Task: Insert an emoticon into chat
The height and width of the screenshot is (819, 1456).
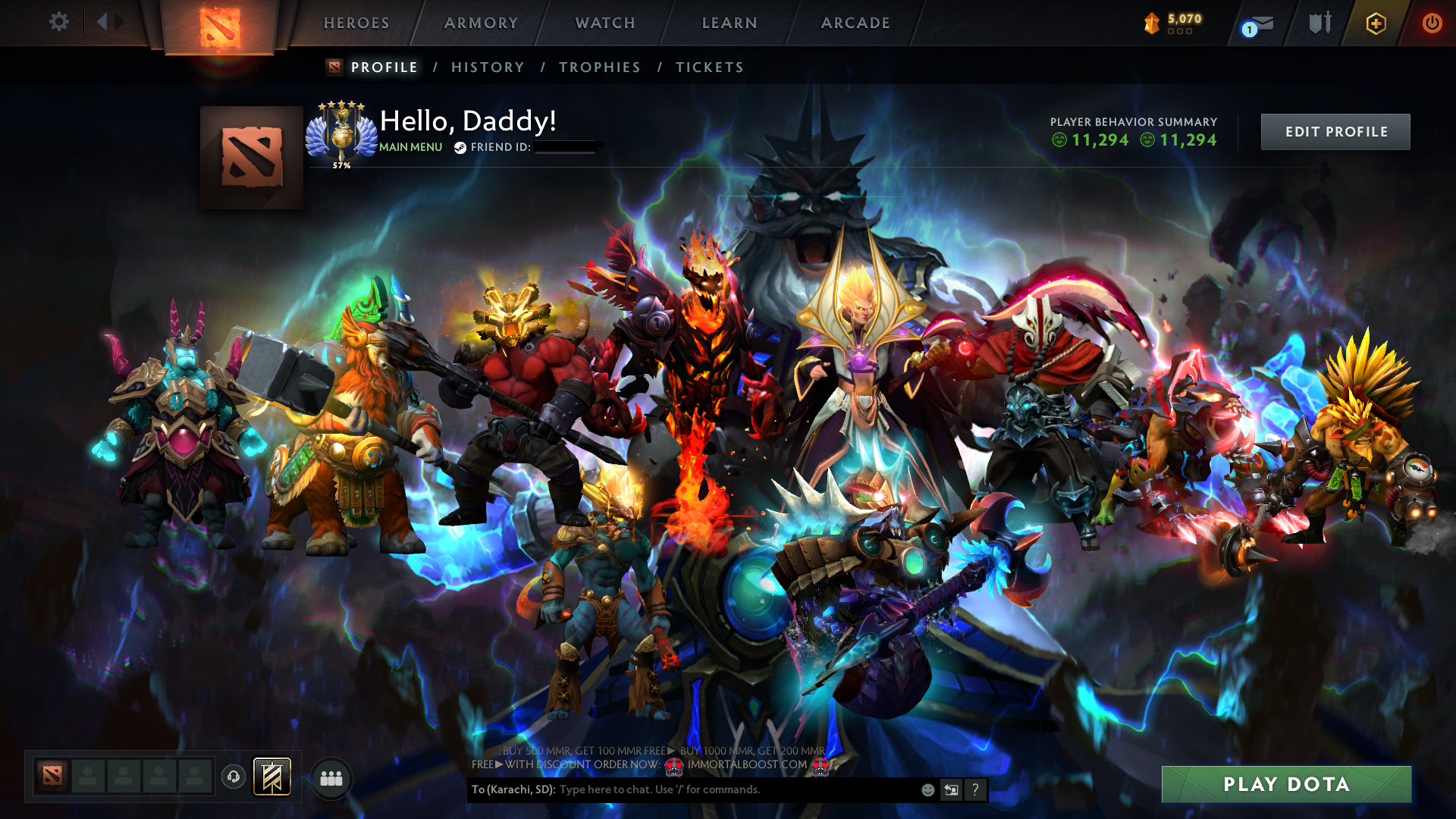Action: coord(927,789)
